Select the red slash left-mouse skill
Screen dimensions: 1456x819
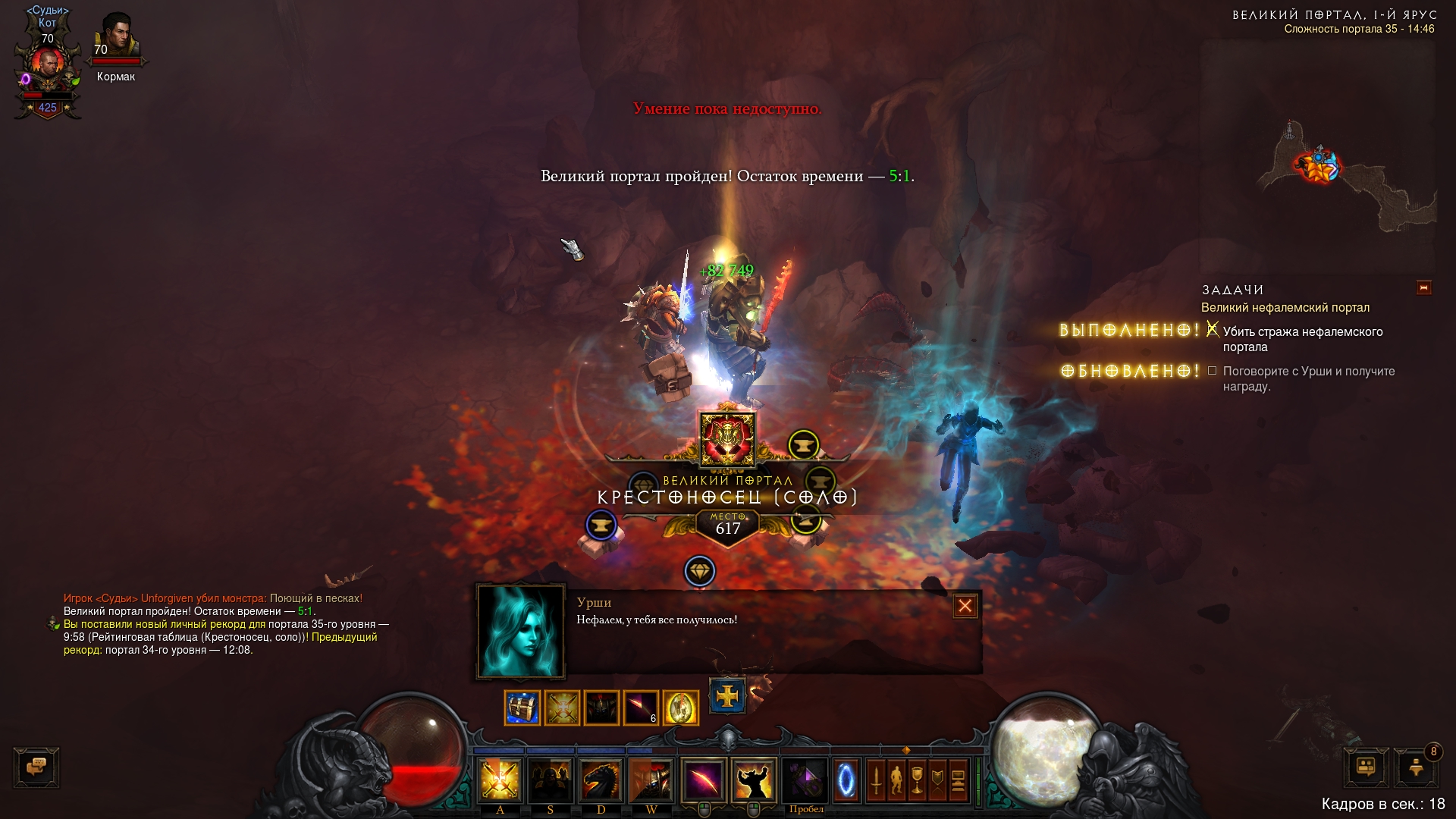click(x=703, y=780)
